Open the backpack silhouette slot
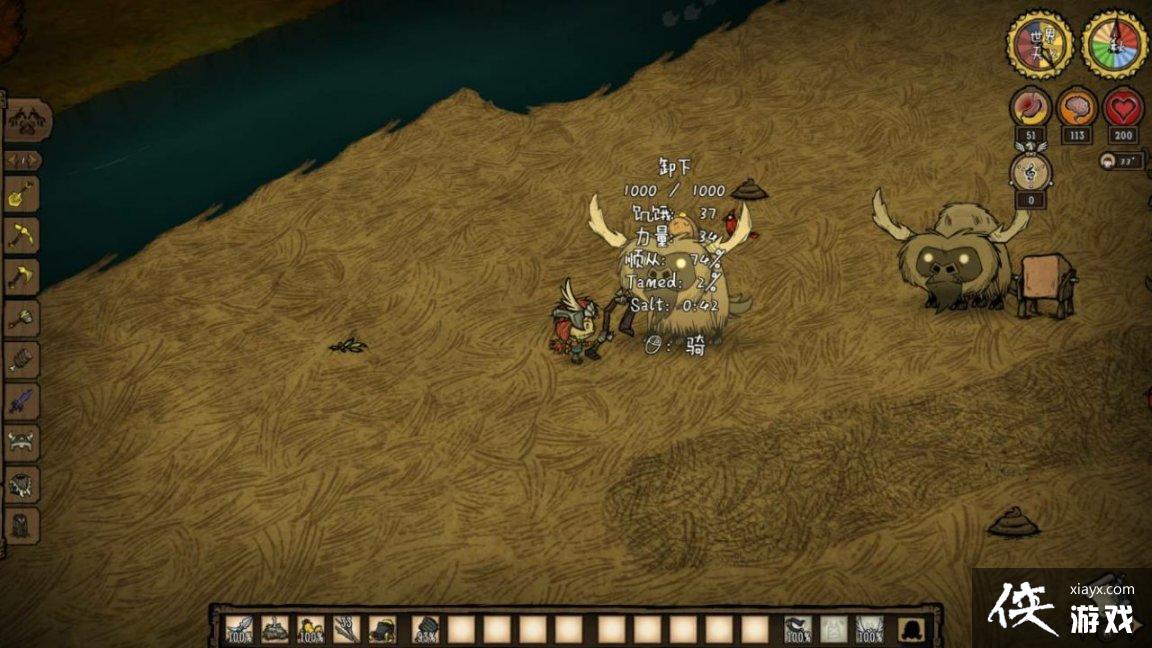This screenshot has width=1152, height=648. click(910, 629)
